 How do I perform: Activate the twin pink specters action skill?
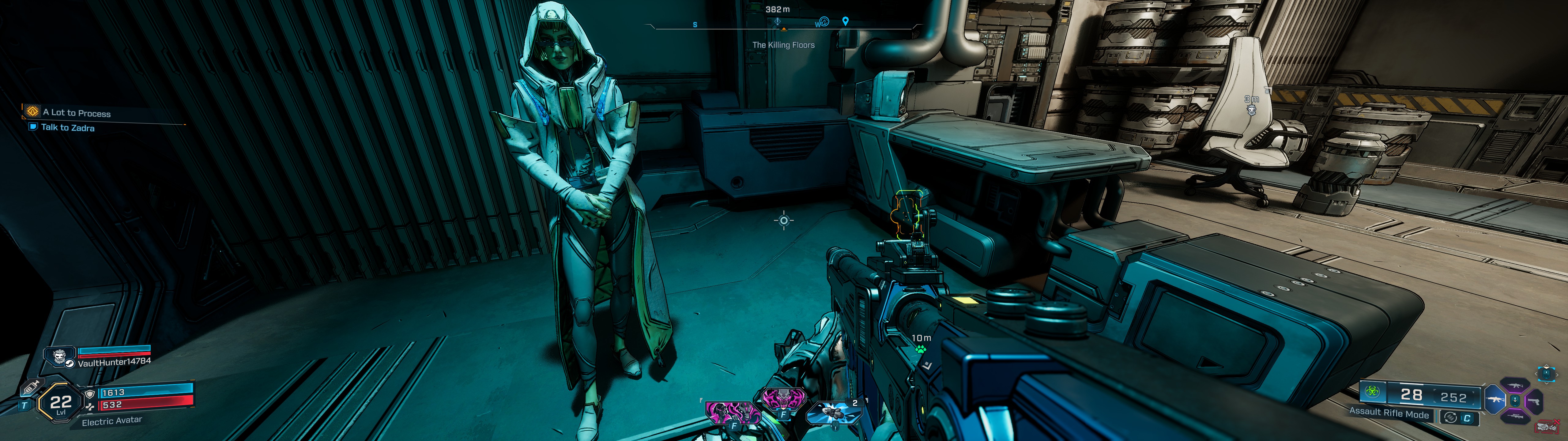point(732,413)
